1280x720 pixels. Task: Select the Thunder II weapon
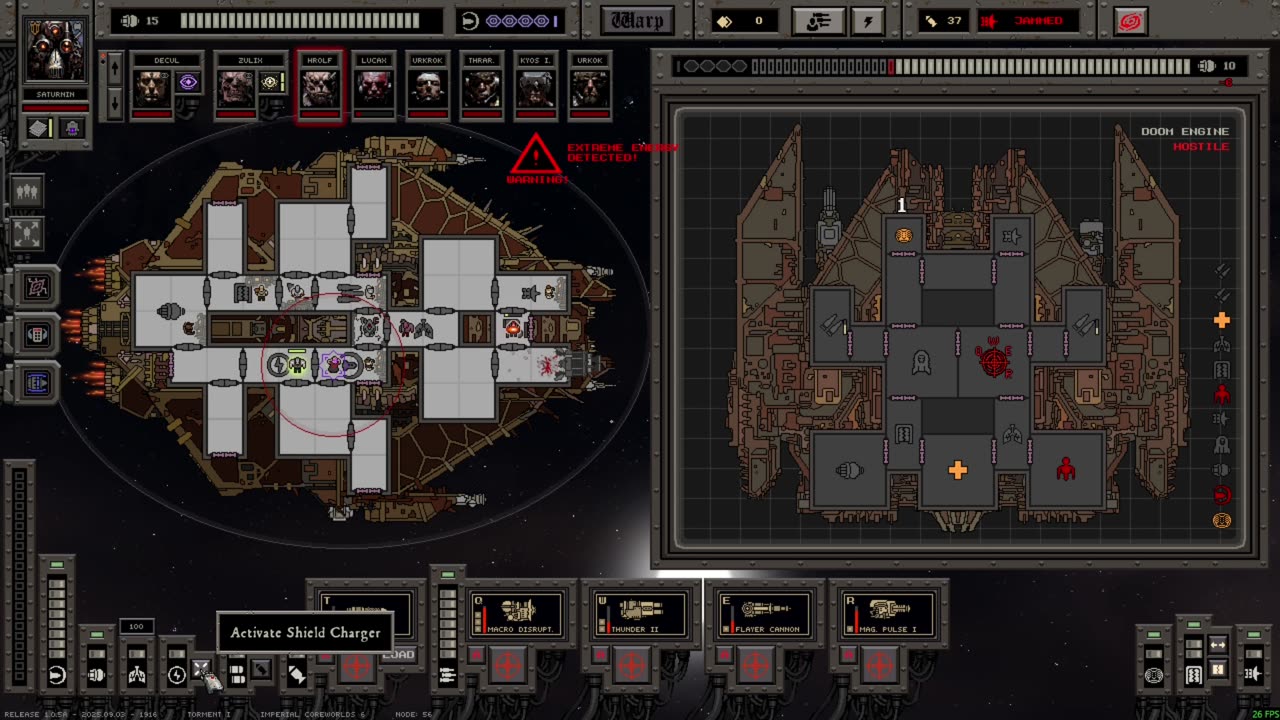pos(640,612)
